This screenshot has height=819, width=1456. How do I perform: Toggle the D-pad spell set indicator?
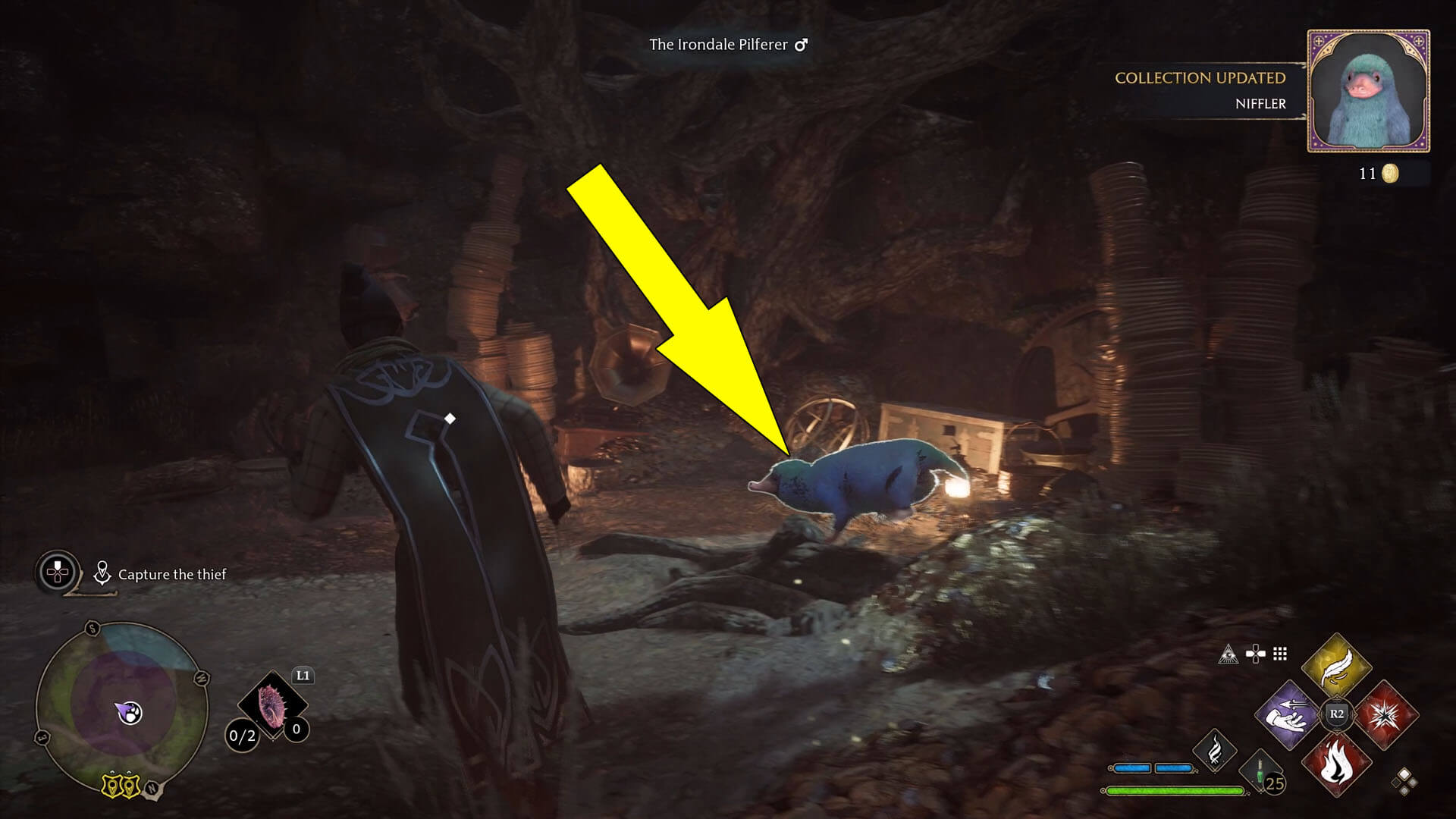point(1255,654)
